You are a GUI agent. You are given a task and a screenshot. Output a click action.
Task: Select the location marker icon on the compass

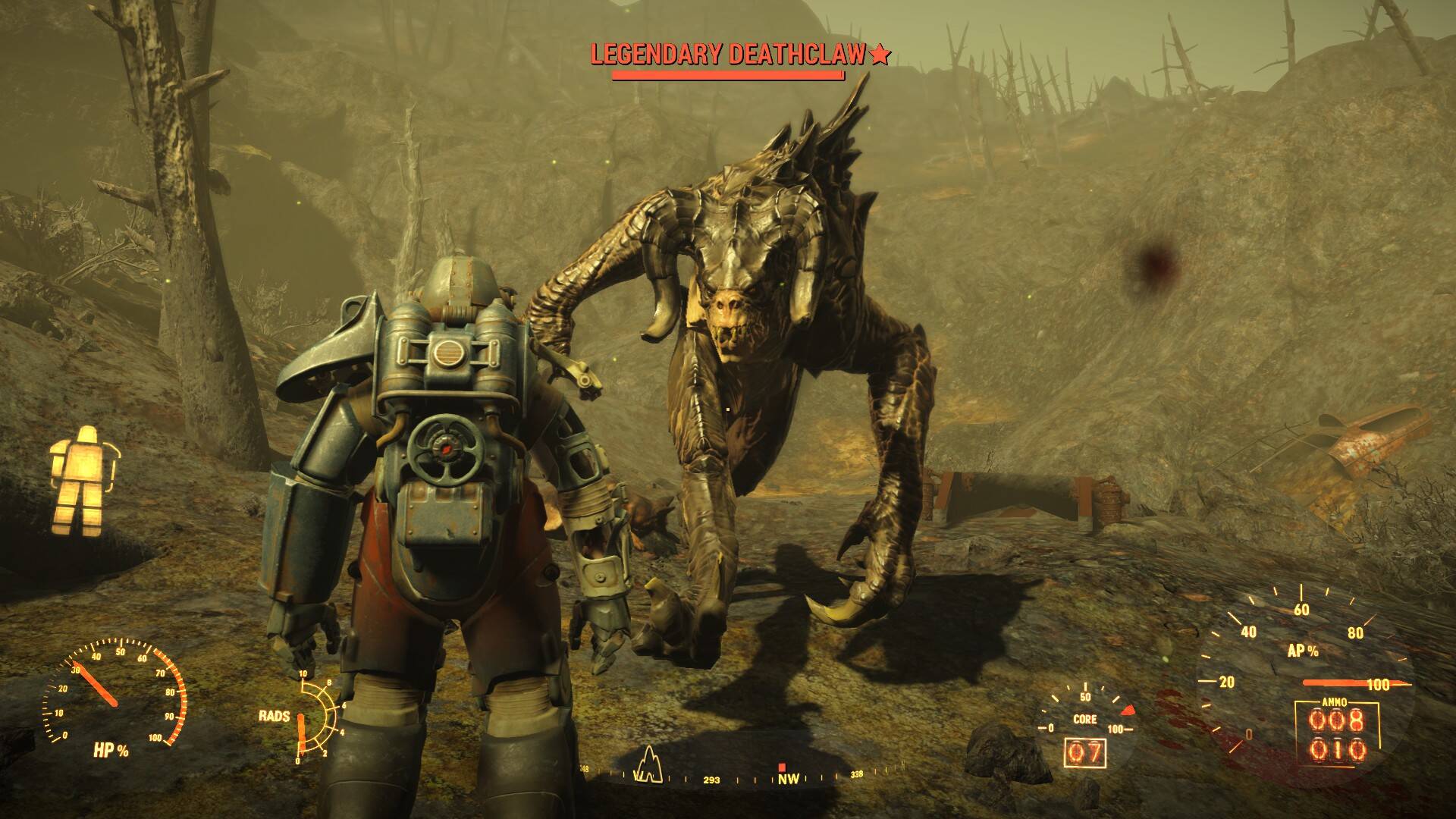(x=648, y=764)
